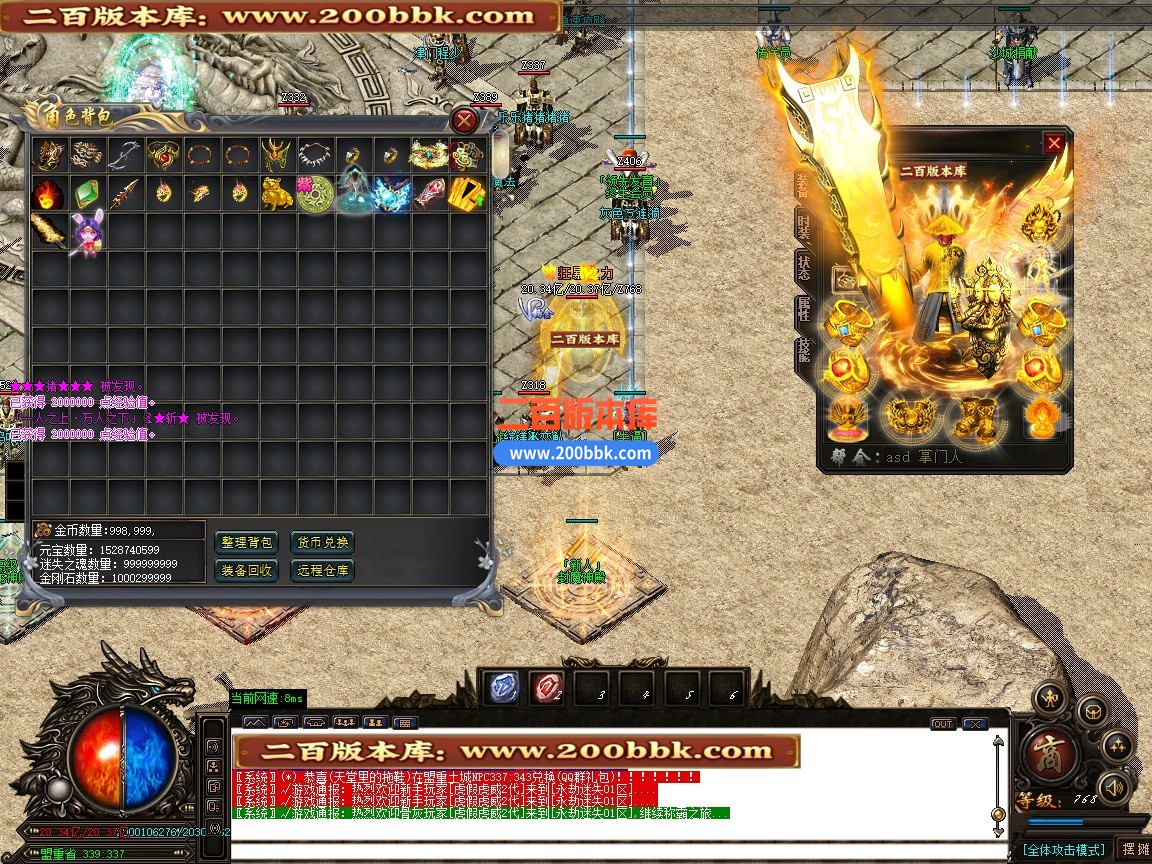Close the character backpack window

pyautogui.click(x=464, y=121)
